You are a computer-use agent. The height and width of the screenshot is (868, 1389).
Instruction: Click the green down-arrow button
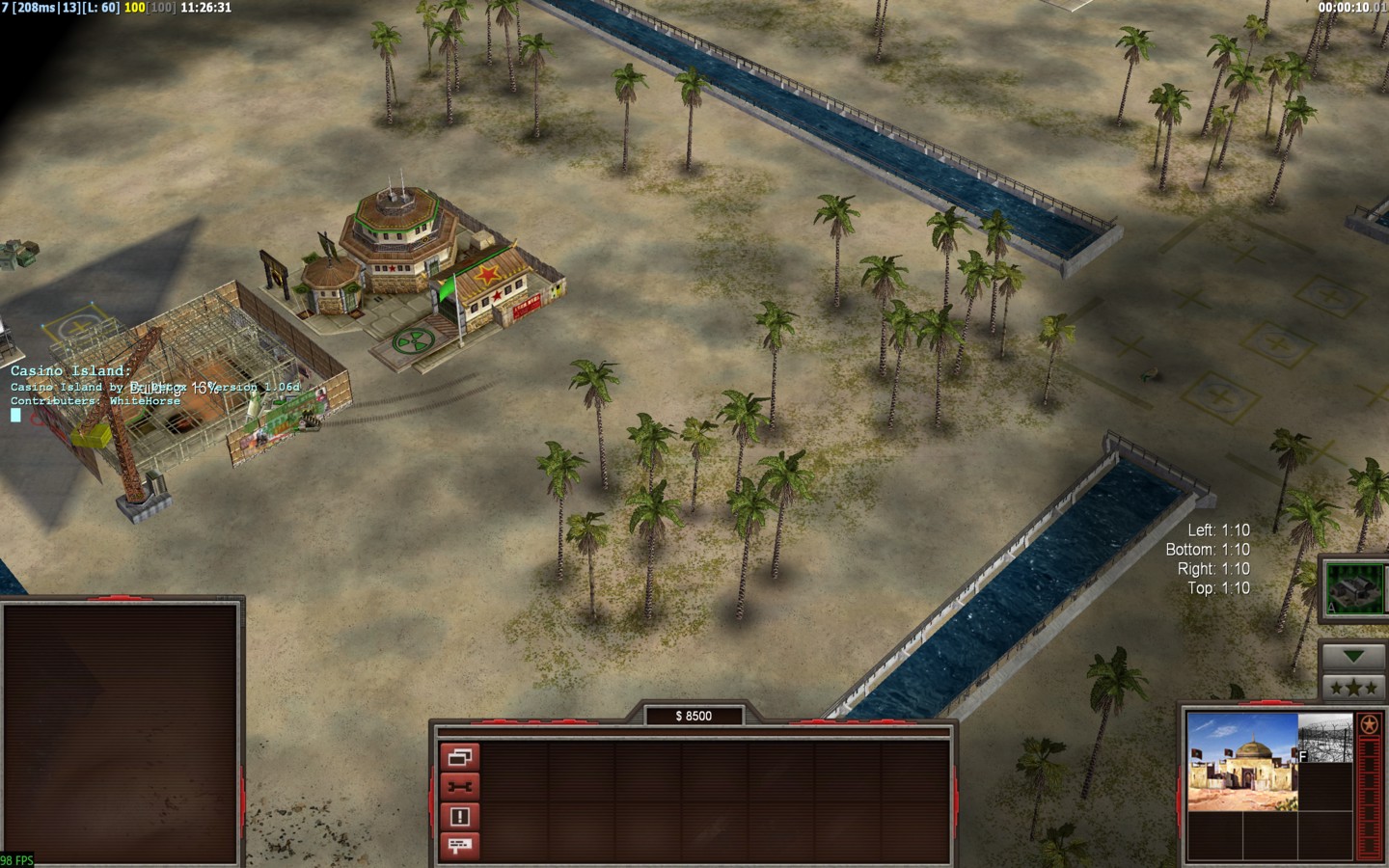(1354, 657)
